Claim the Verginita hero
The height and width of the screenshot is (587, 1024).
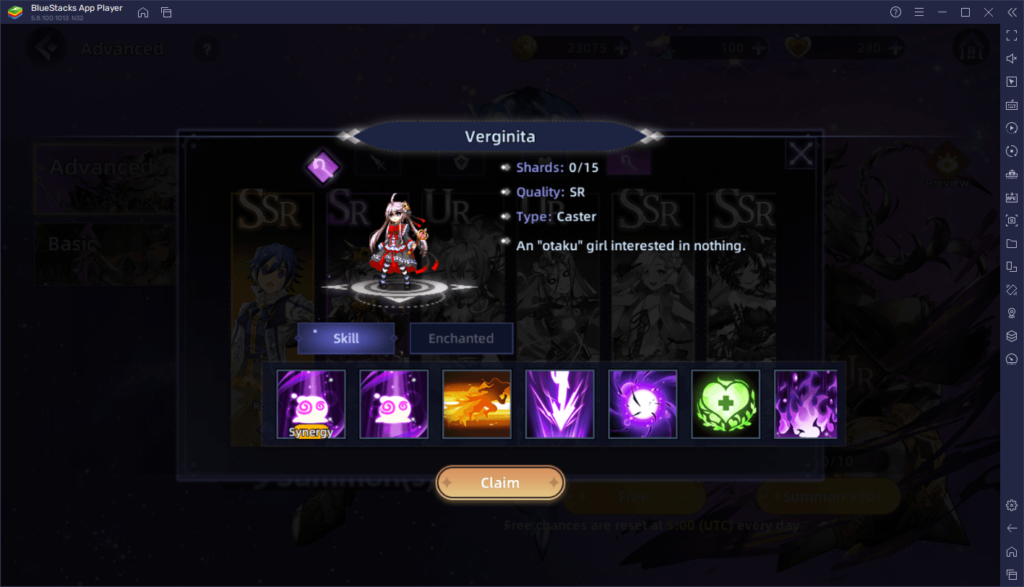(x=500, y=483)
